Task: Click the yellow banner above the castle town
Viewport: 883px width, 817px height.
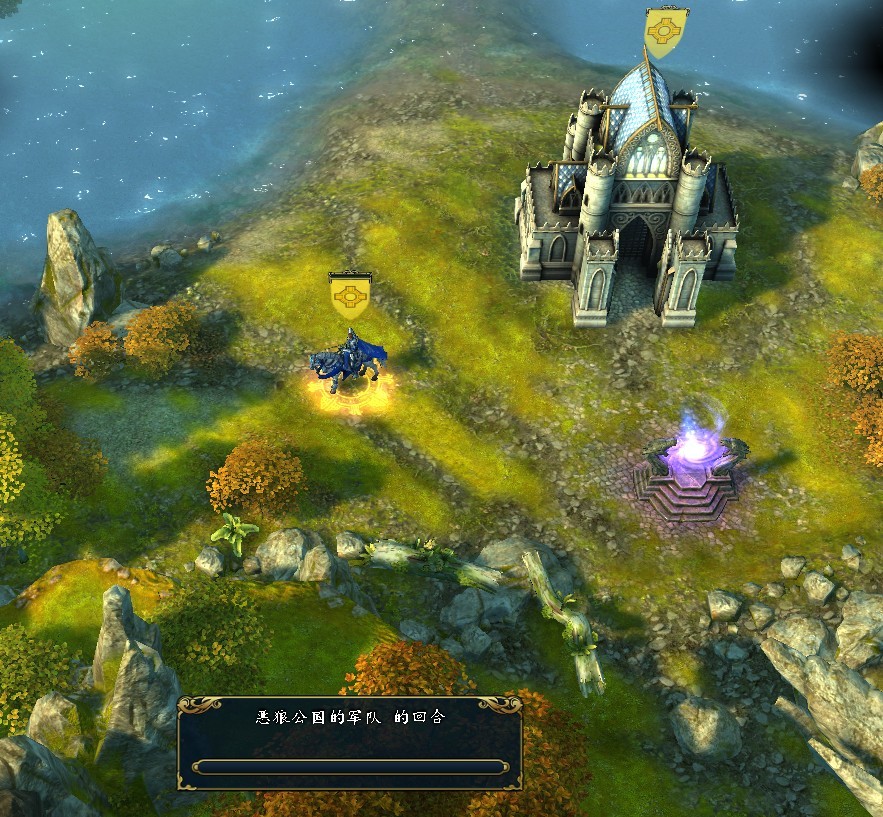Action: click(666, 32)
